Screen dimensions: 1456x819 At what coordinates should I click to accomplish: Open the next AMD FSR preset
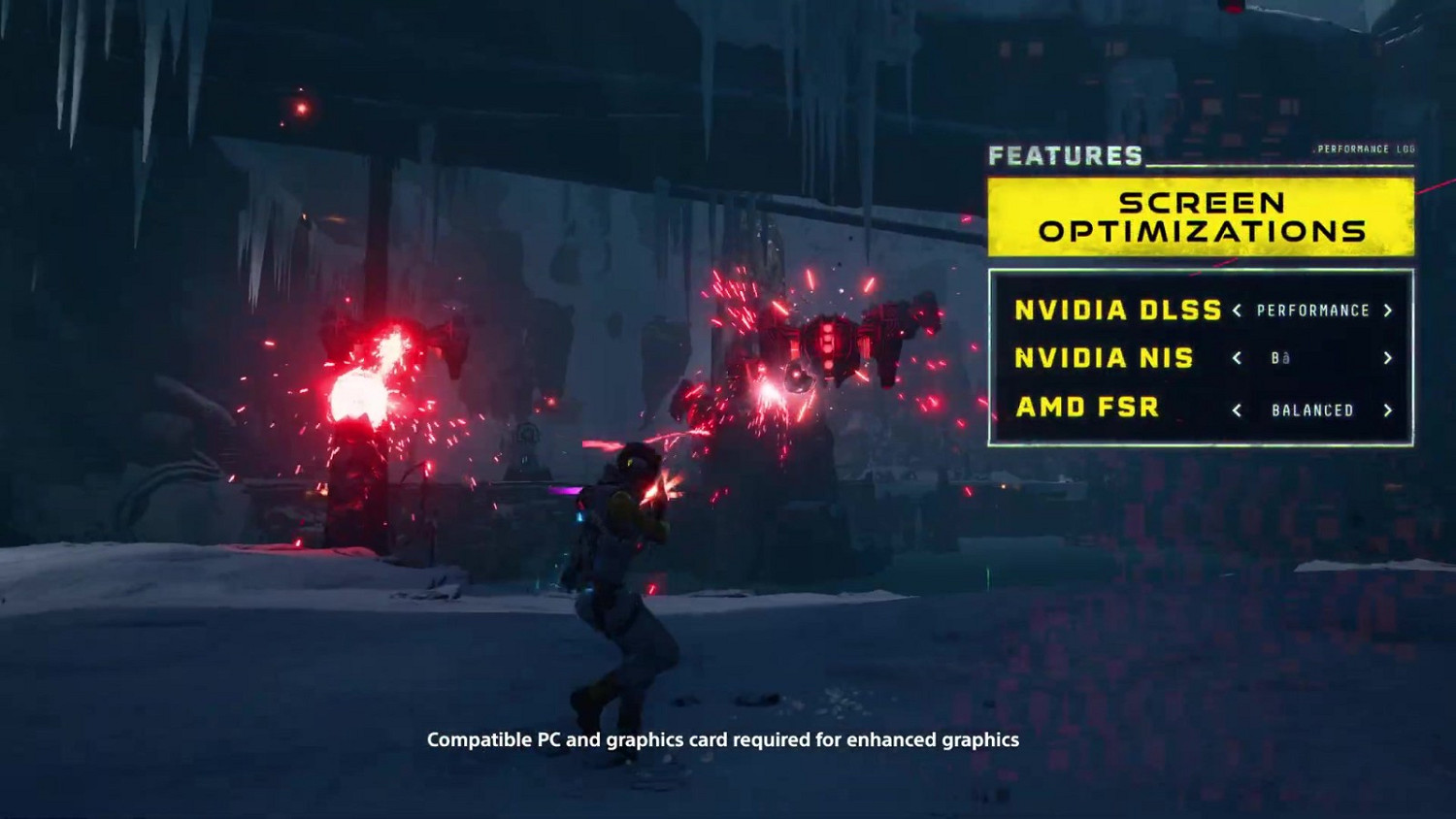(x=1388, y=409)
